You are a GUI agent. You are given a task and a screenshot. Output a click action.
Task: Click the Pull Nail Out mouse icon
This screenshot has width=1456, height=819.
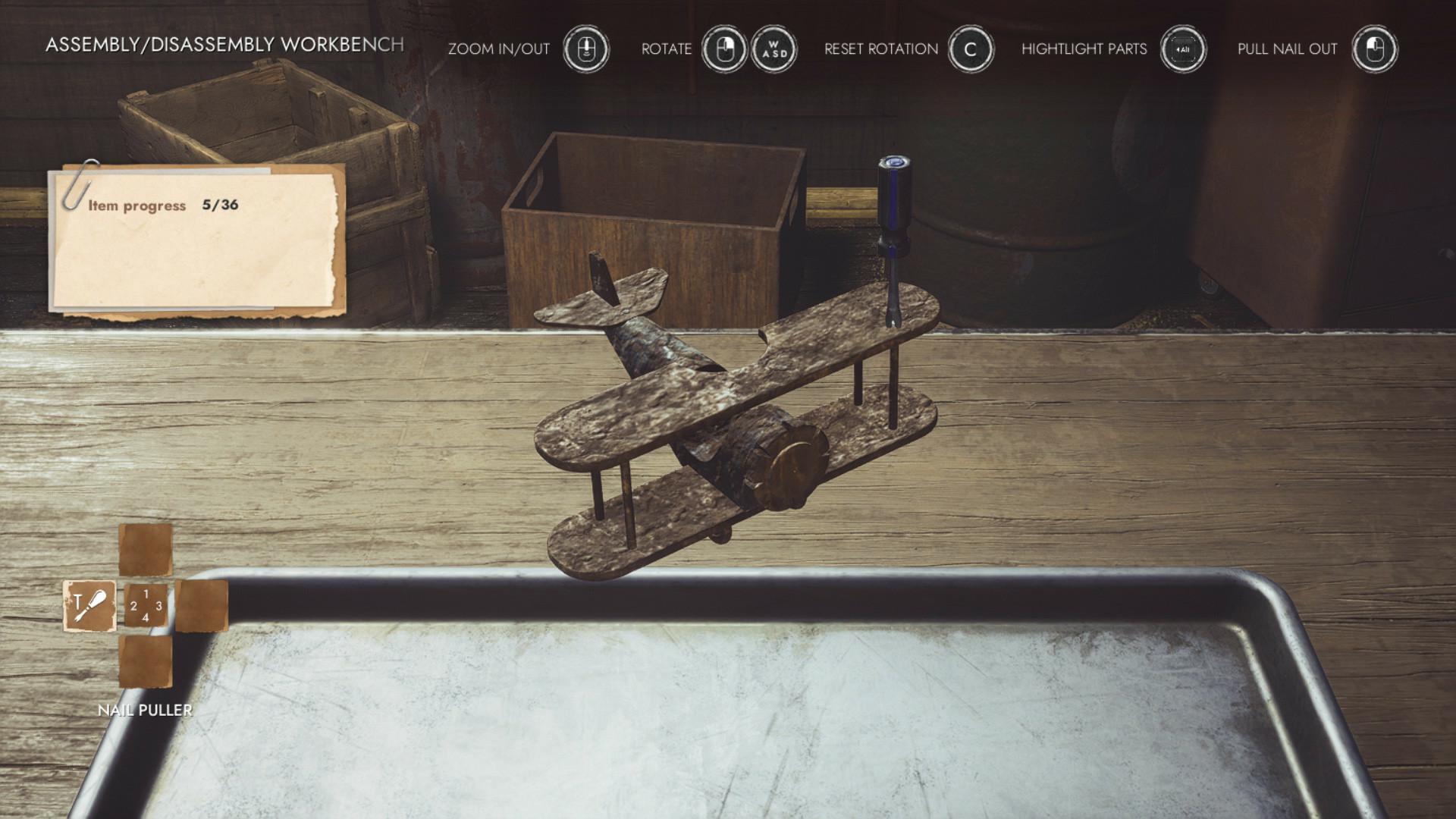pos(1375,49)
